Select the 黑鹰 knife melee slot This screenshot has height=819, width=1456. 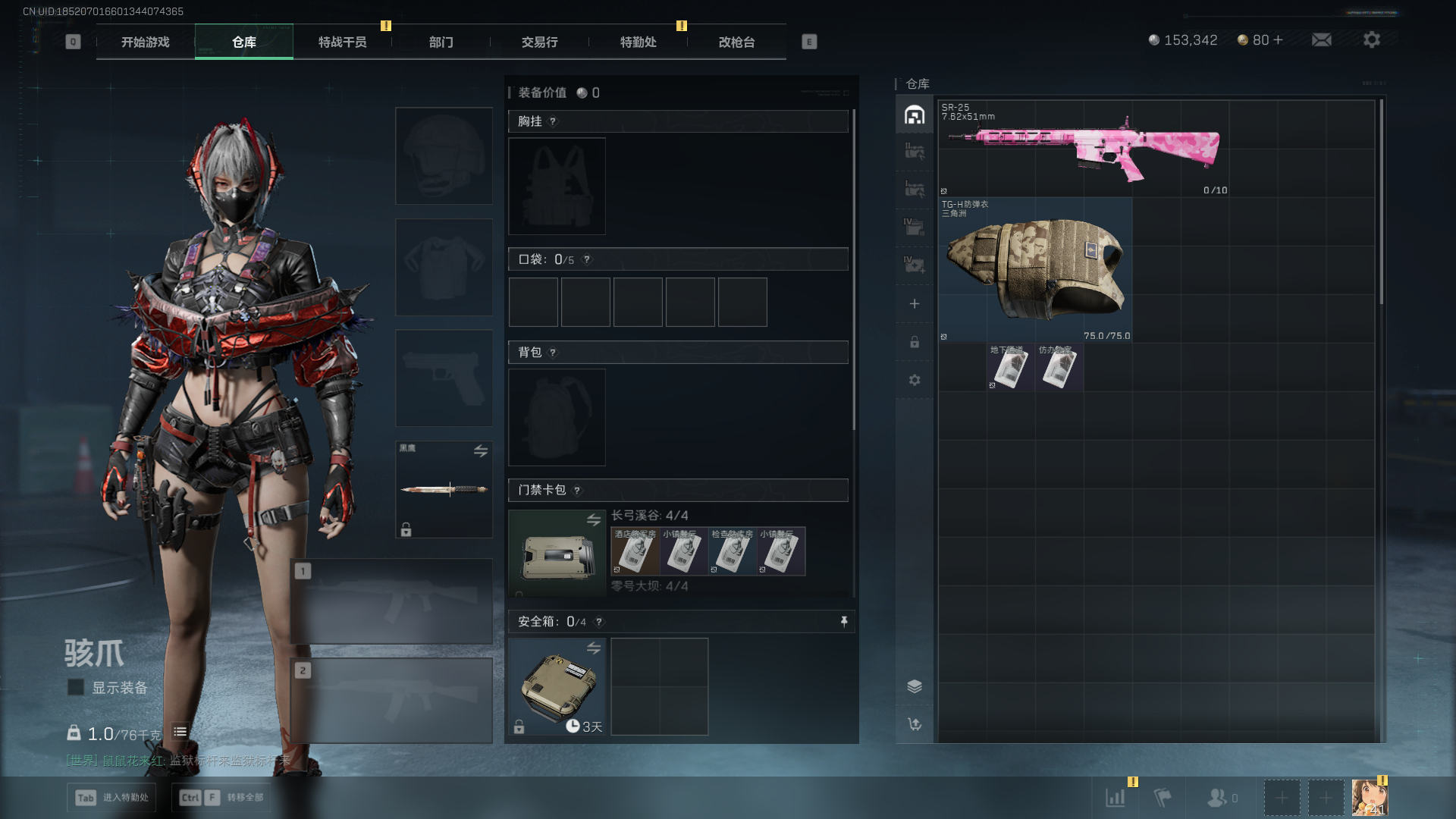tap(444, 489)
